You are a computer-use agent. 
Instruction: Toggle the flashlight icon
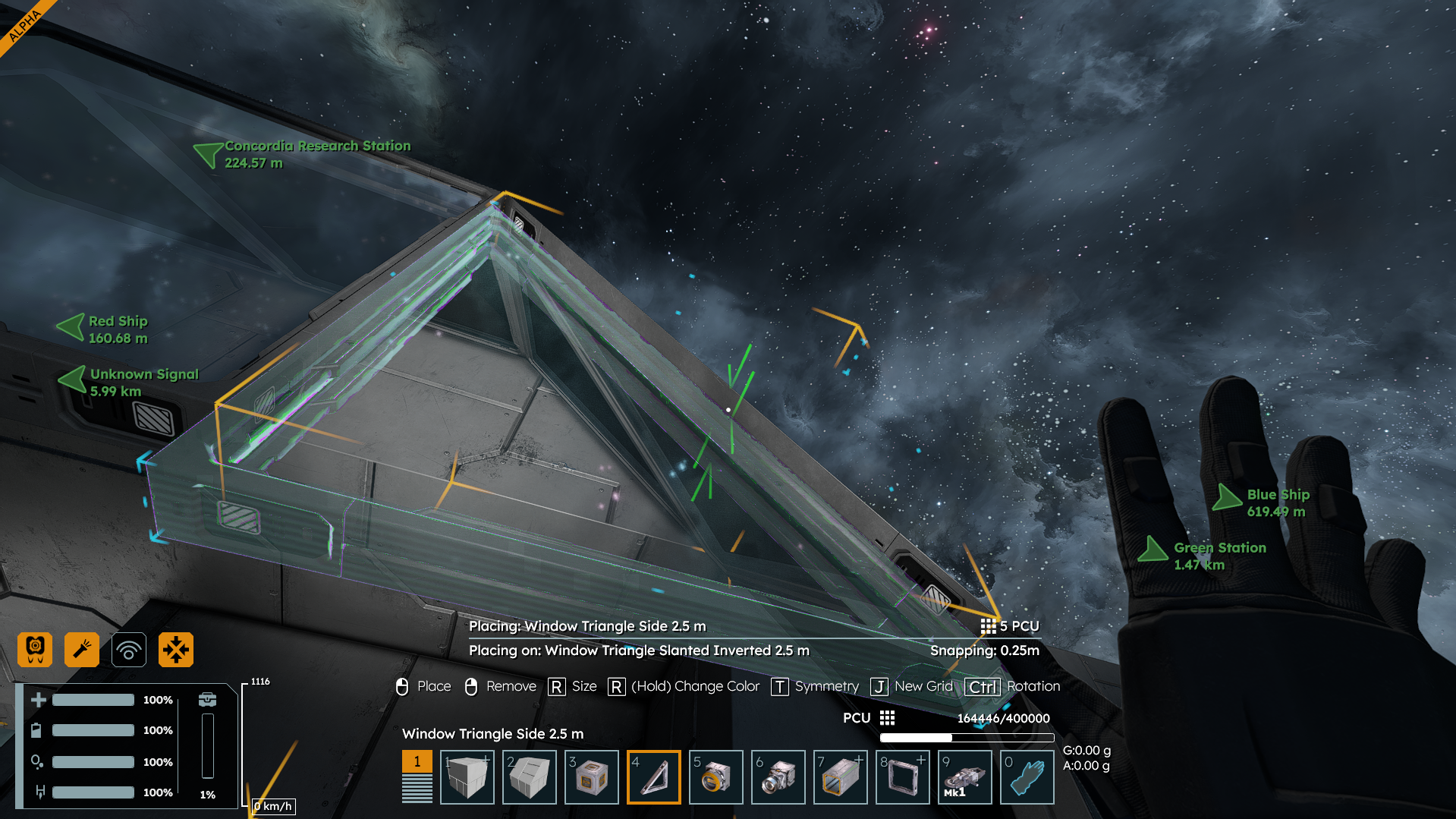coord(82,650)
